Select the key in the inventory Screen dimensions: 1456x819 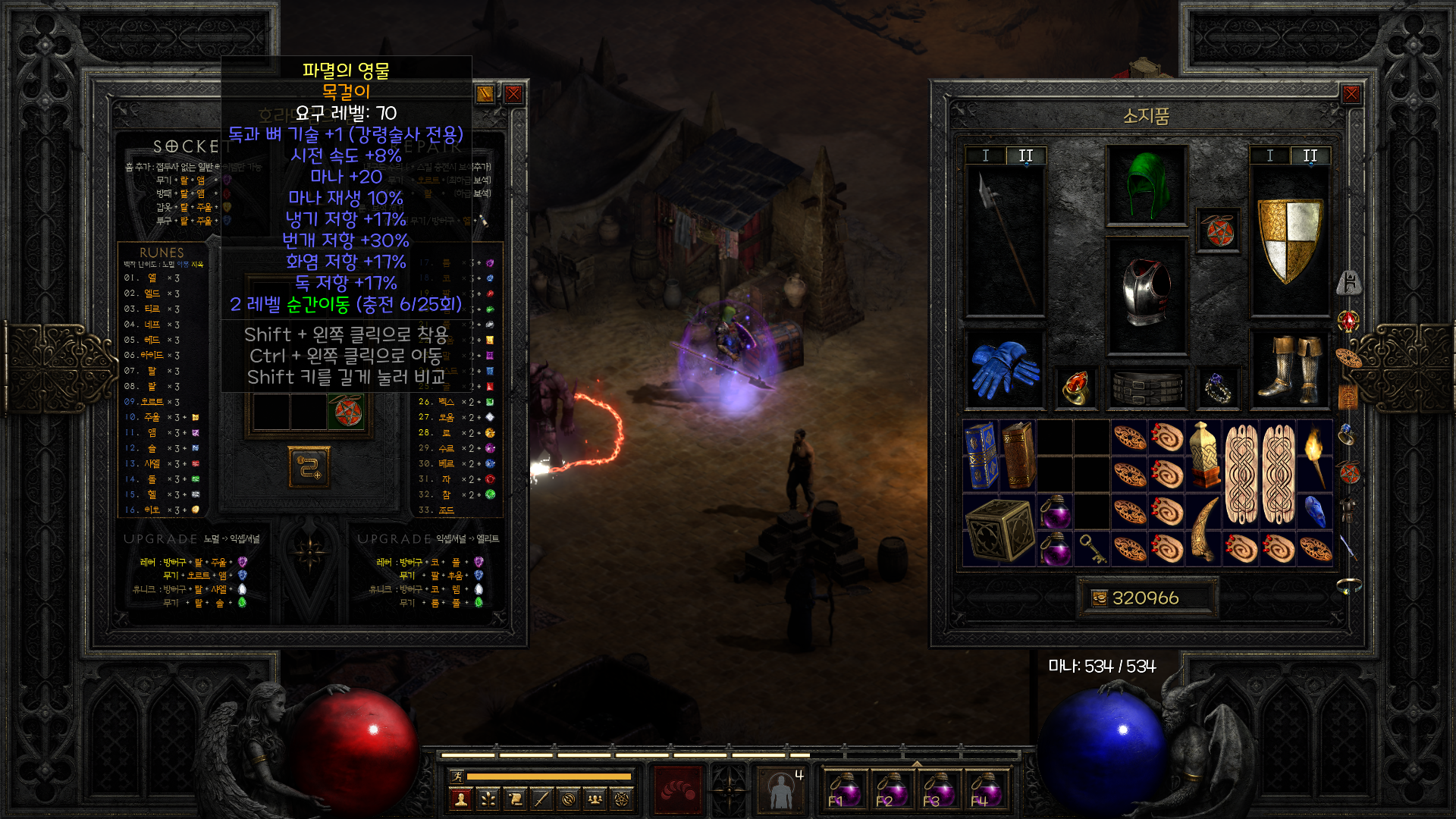(1092, 548)
